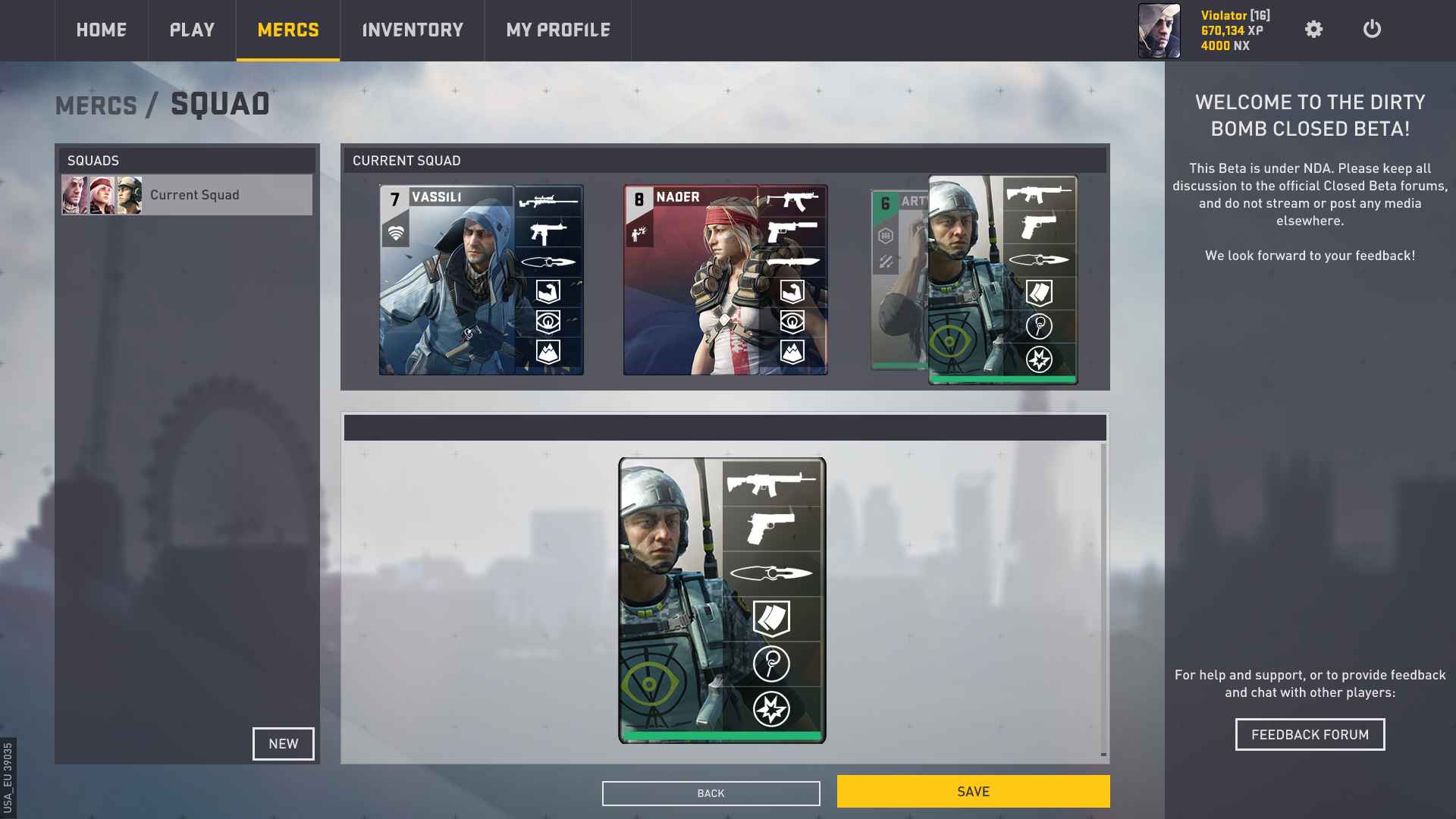Open the Feedback Forum
This screenshot has width=1456, height=819.
tap(1310, 735)
